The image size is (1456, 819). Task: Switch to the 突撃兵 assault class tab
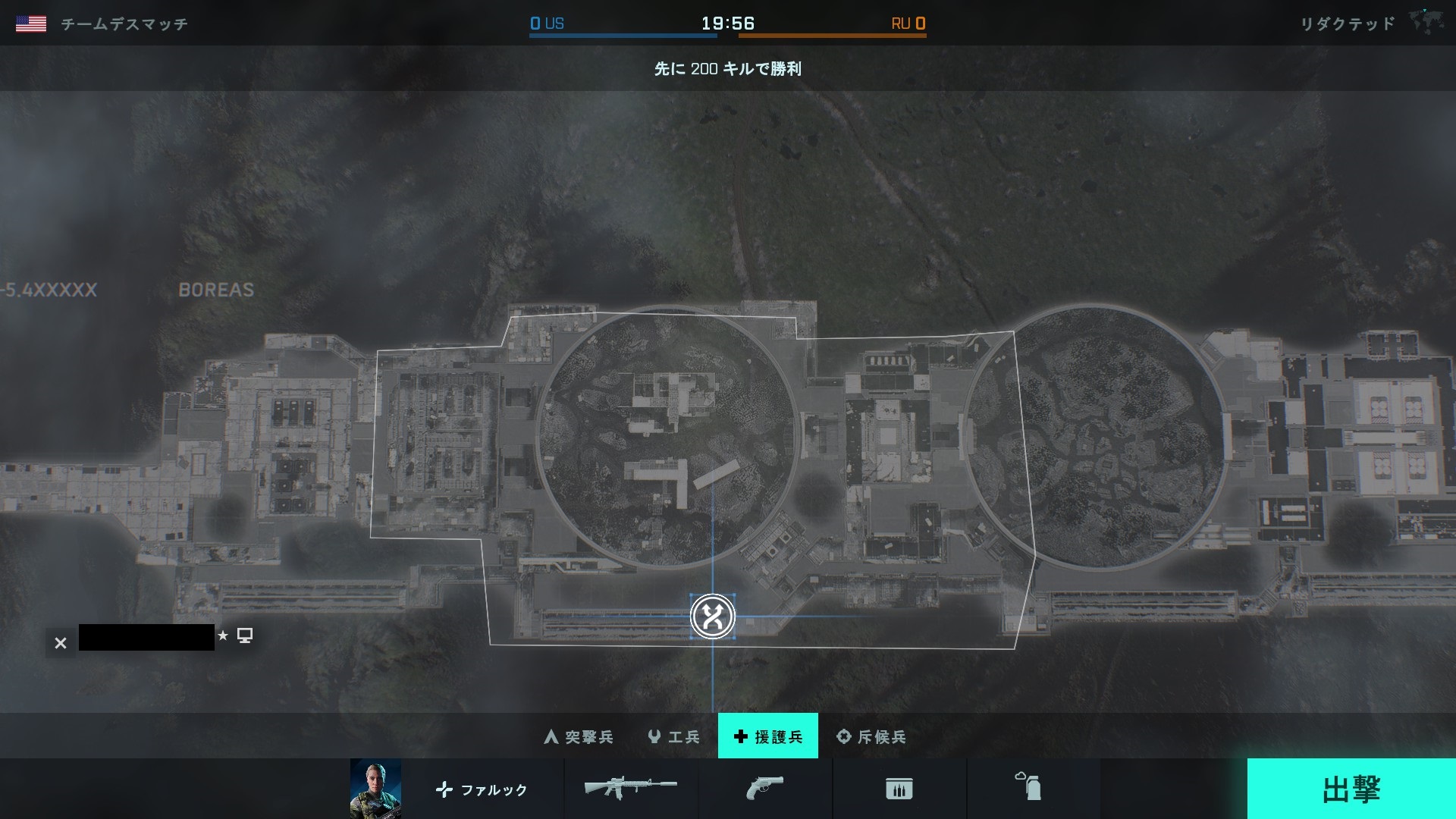[579, 736]
